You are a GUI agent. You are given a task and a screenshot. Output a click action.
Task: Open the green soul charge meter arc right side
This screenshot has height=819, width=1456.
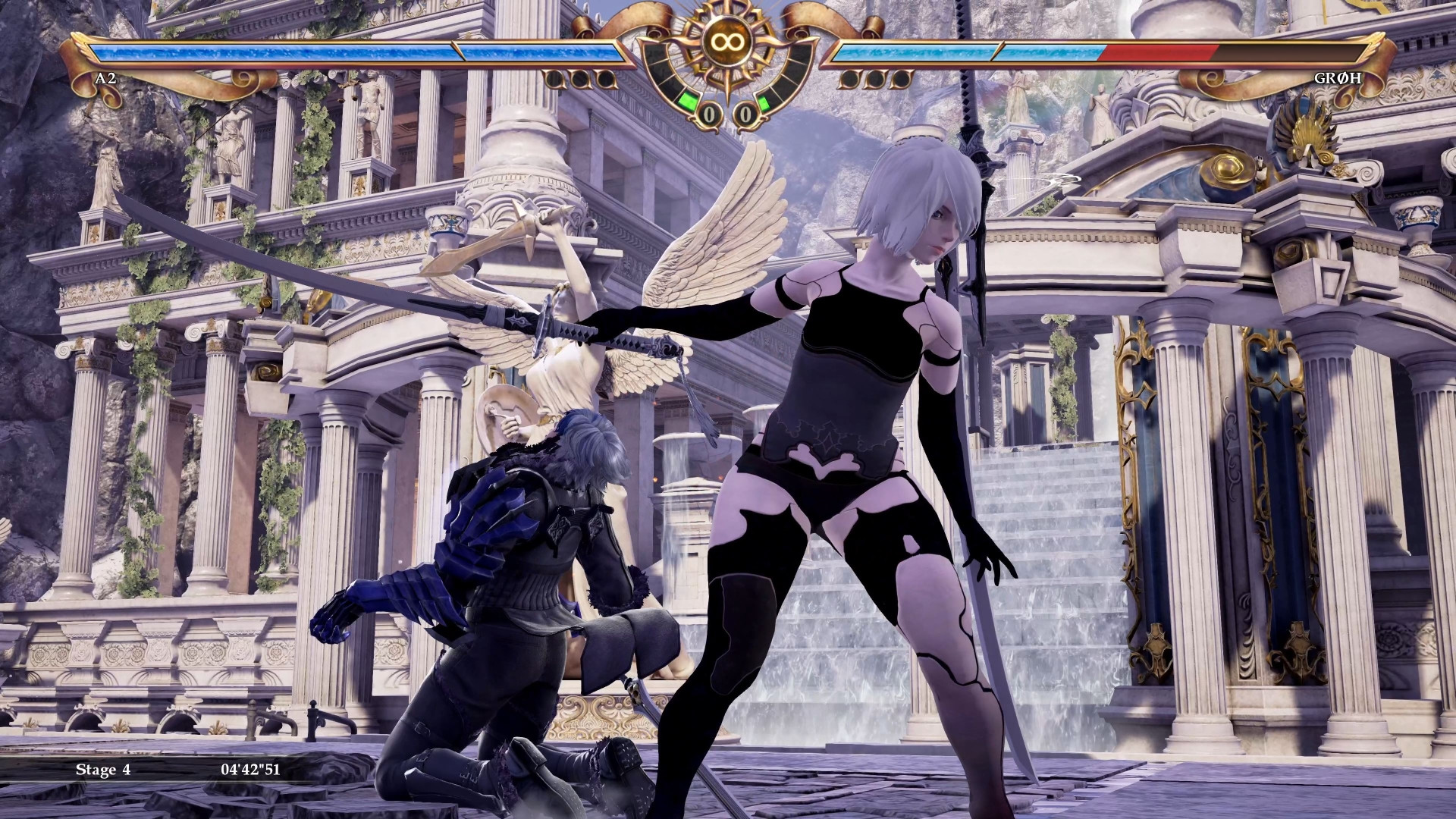[763, 102]
